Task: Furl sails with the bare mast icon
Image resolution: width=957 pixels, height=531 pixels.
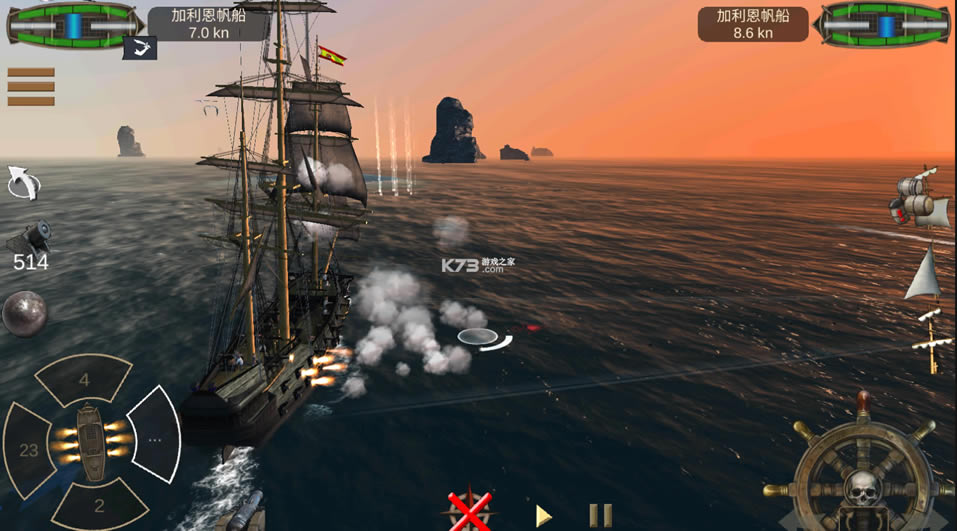Action: 932,341
